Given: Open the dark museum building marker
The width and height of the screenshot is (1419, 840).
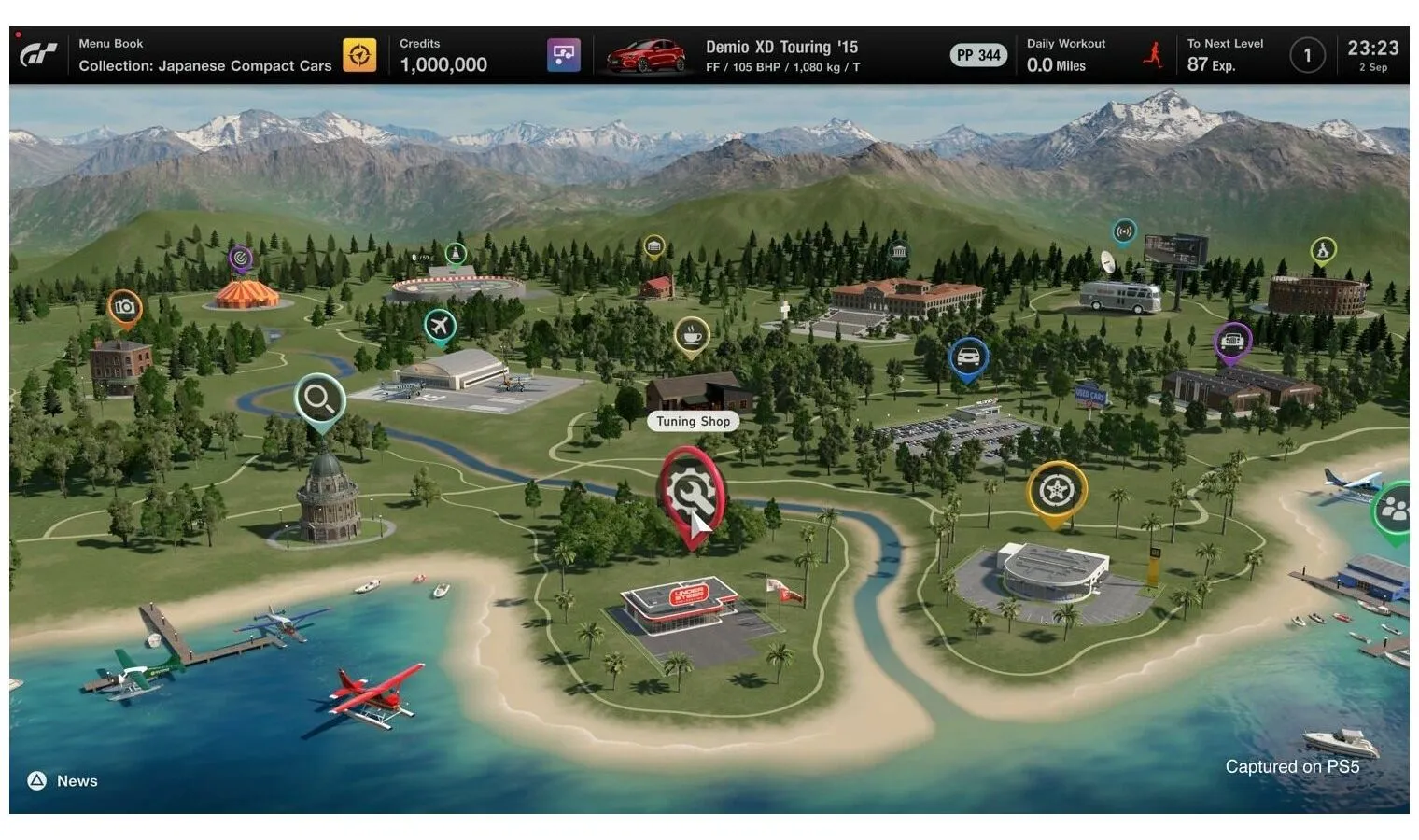Looking at the screenshot, I should pos(899,252).
